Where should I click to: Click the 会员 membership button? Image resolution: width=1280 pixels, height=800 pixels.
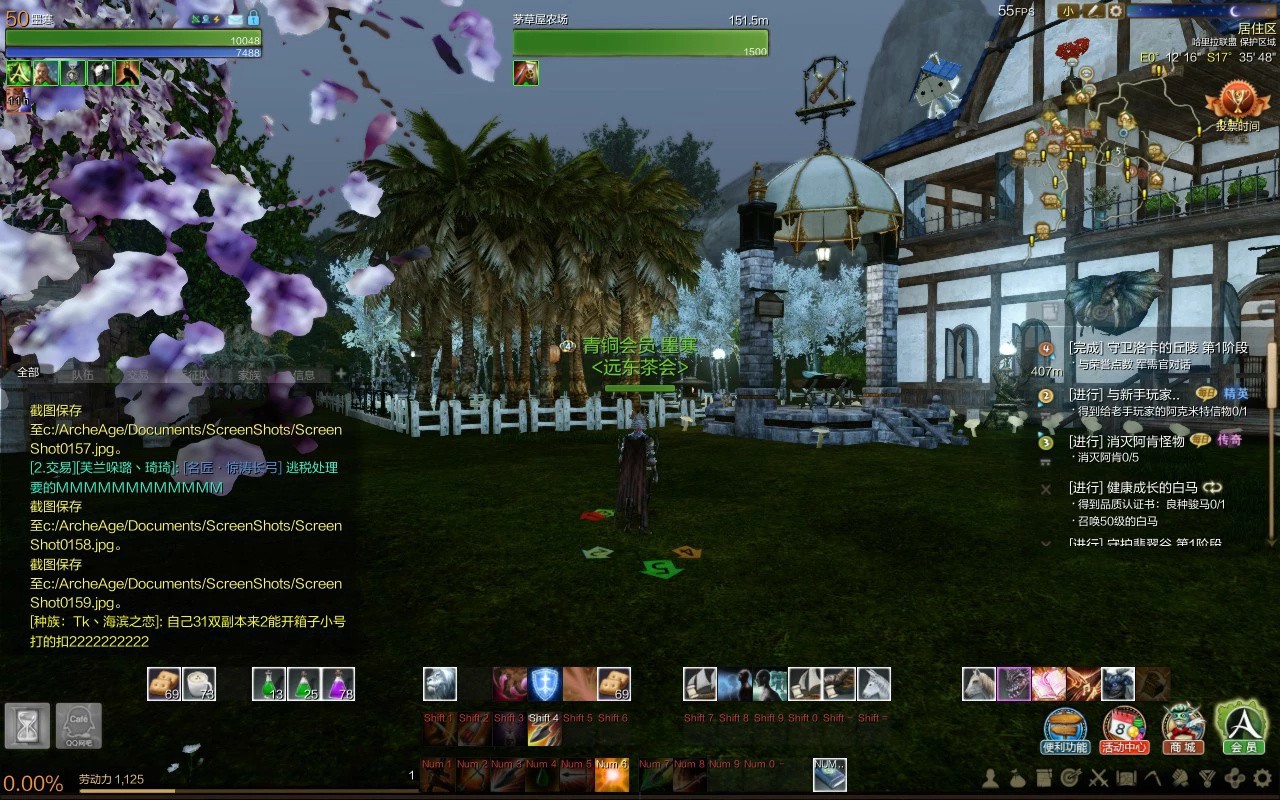click(x=1242, y=727)
